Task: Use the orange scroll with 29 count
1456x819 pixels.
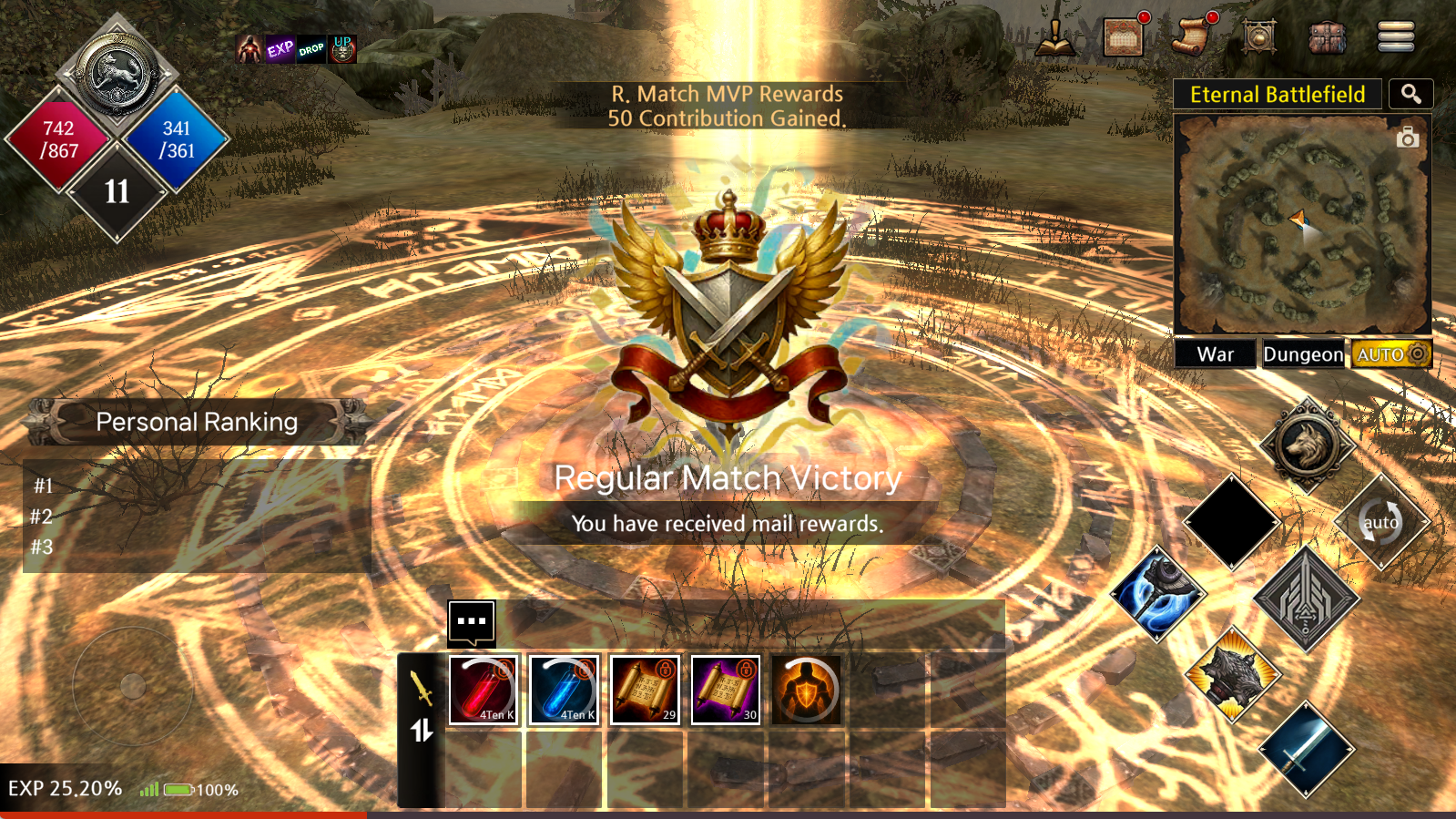Action: pyautogui.click(x=645, y=690)
